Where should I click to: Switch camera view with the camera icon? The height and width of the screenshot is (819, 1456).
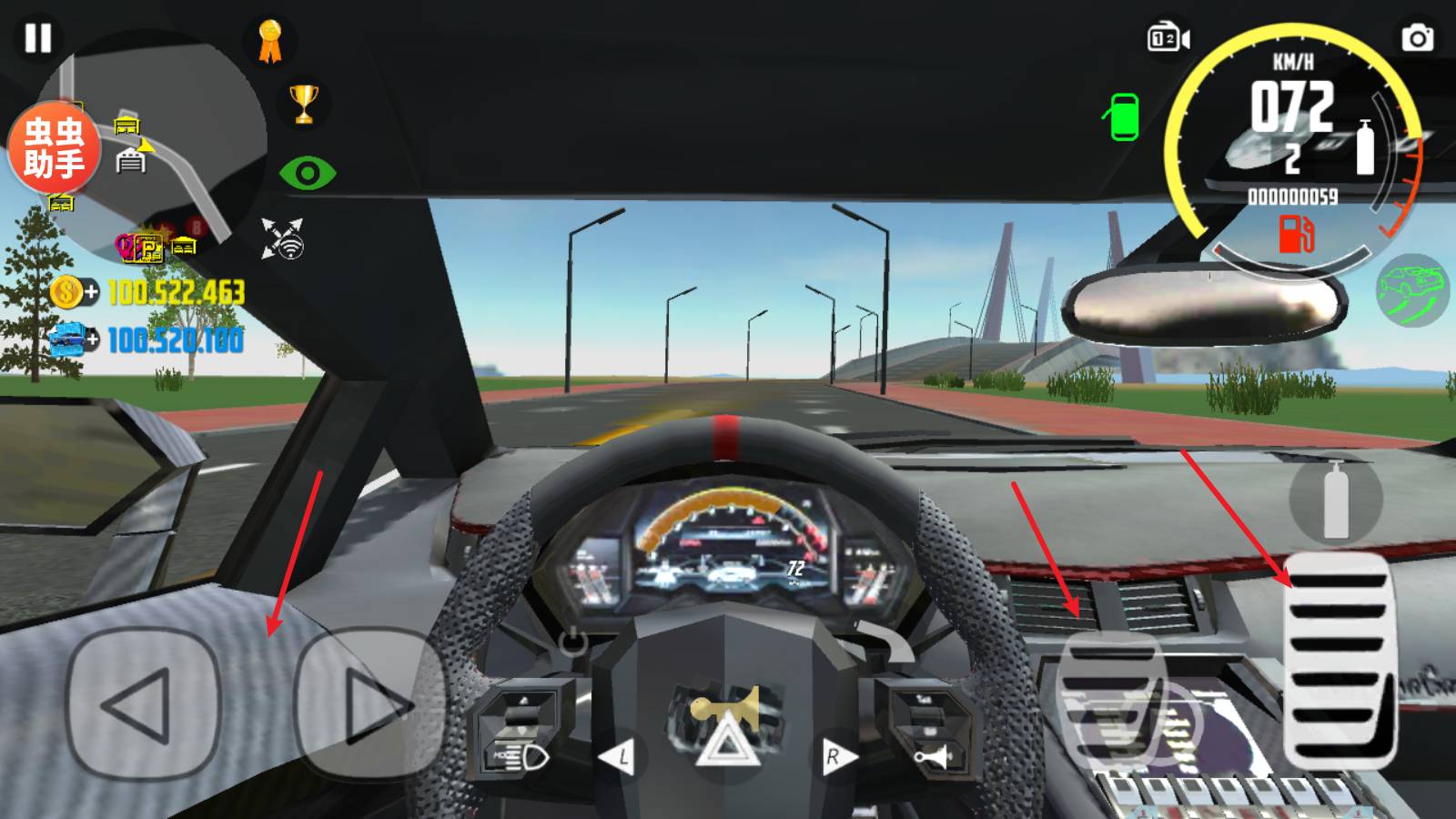pos(1168,38)
